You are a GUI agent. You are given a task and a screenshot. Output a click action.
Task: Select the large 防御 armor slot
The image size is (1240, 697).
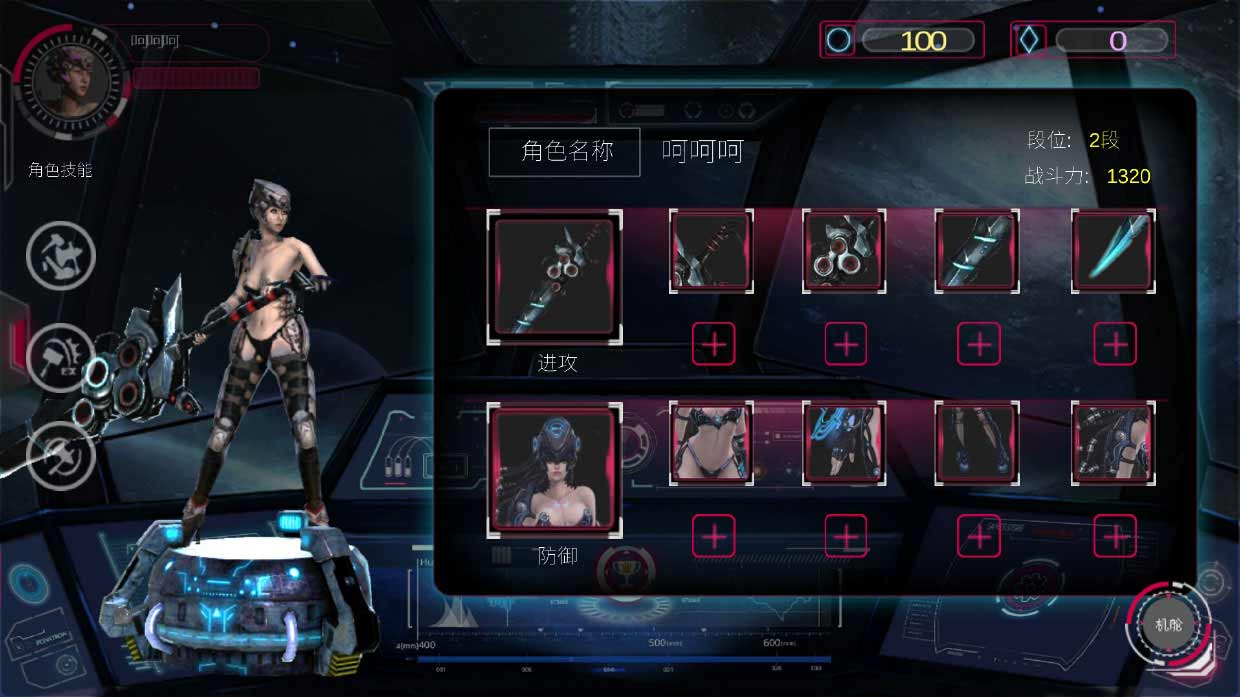[x=555, y=470]
